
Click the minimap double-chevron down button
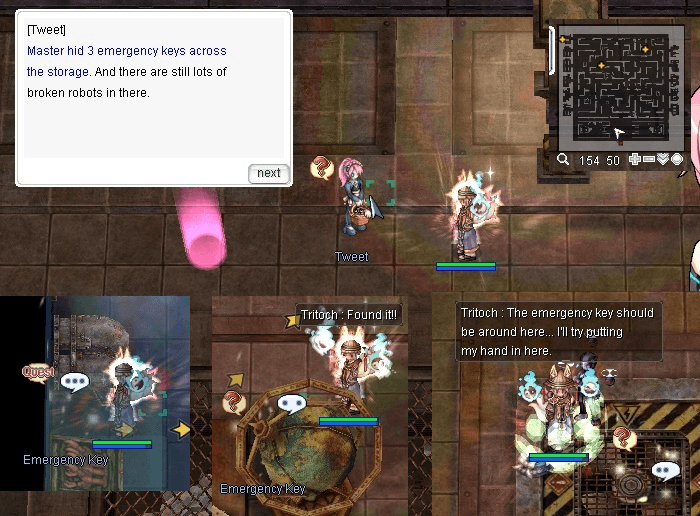(x=662, y=159)
